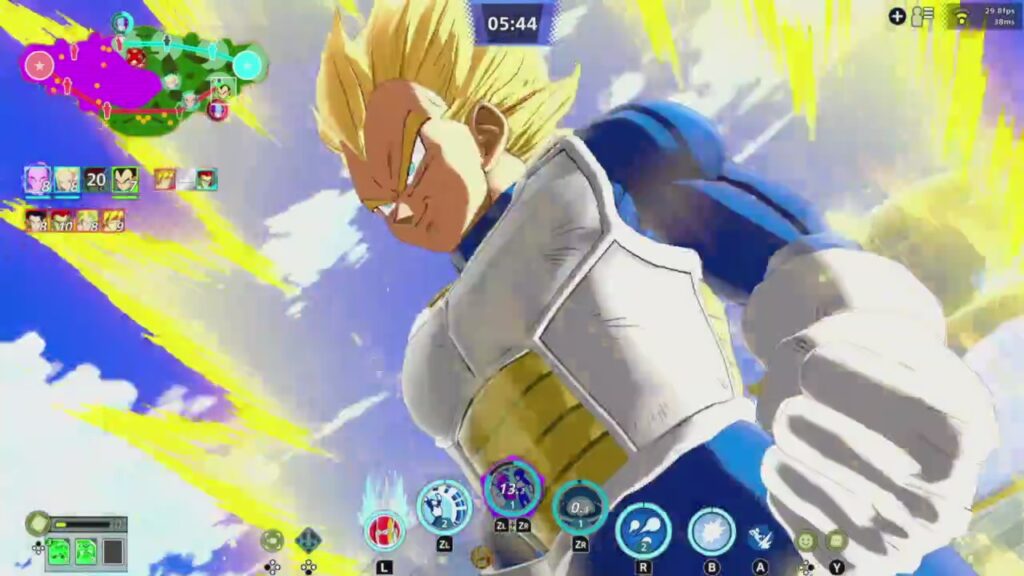1024x576 pixels.
Task: Fire the ki blast volley skill
Action: (x=643, y=530)
